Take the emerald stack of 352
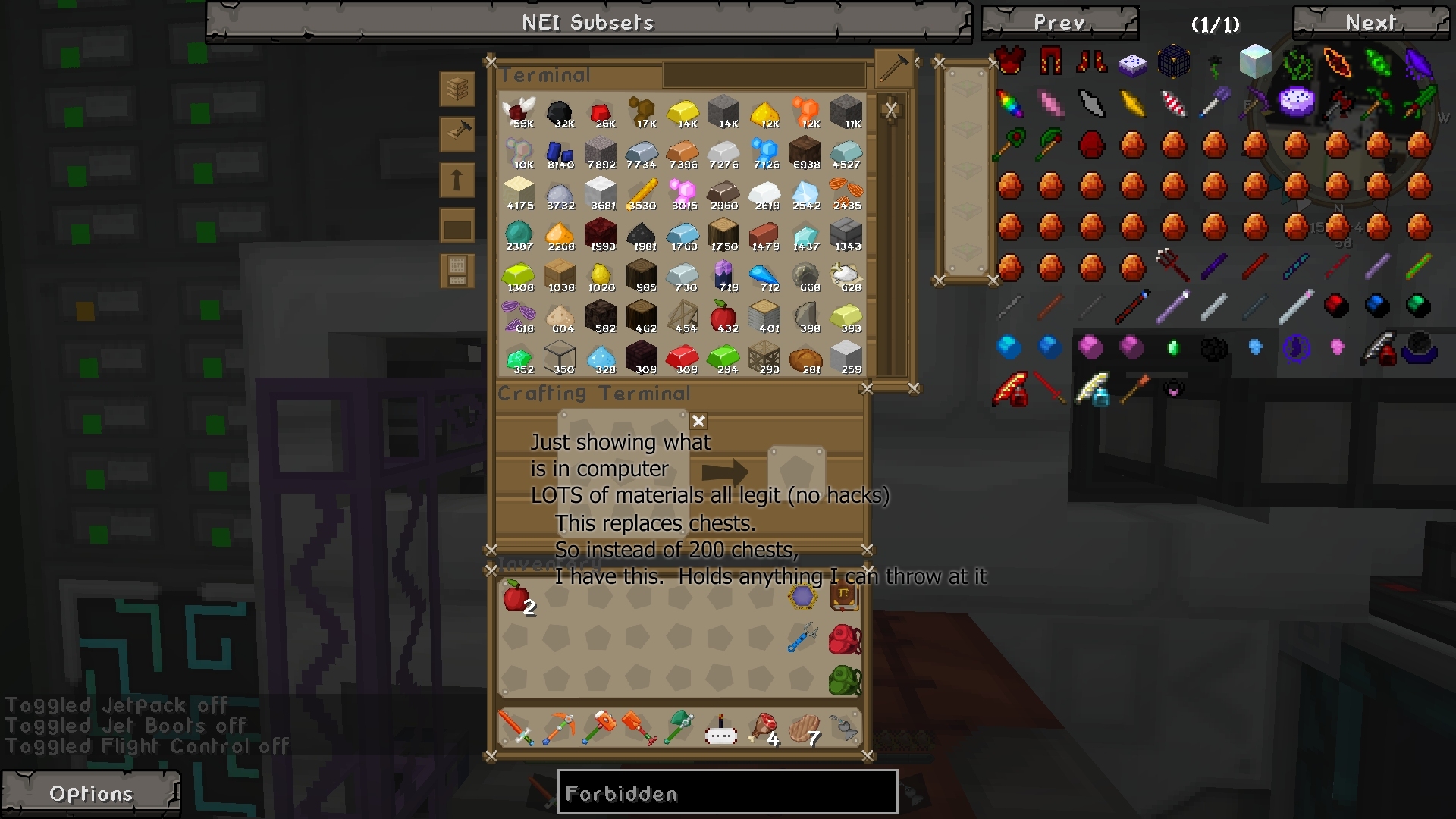This screenshot has height=819, width=1456. point(519,357)
